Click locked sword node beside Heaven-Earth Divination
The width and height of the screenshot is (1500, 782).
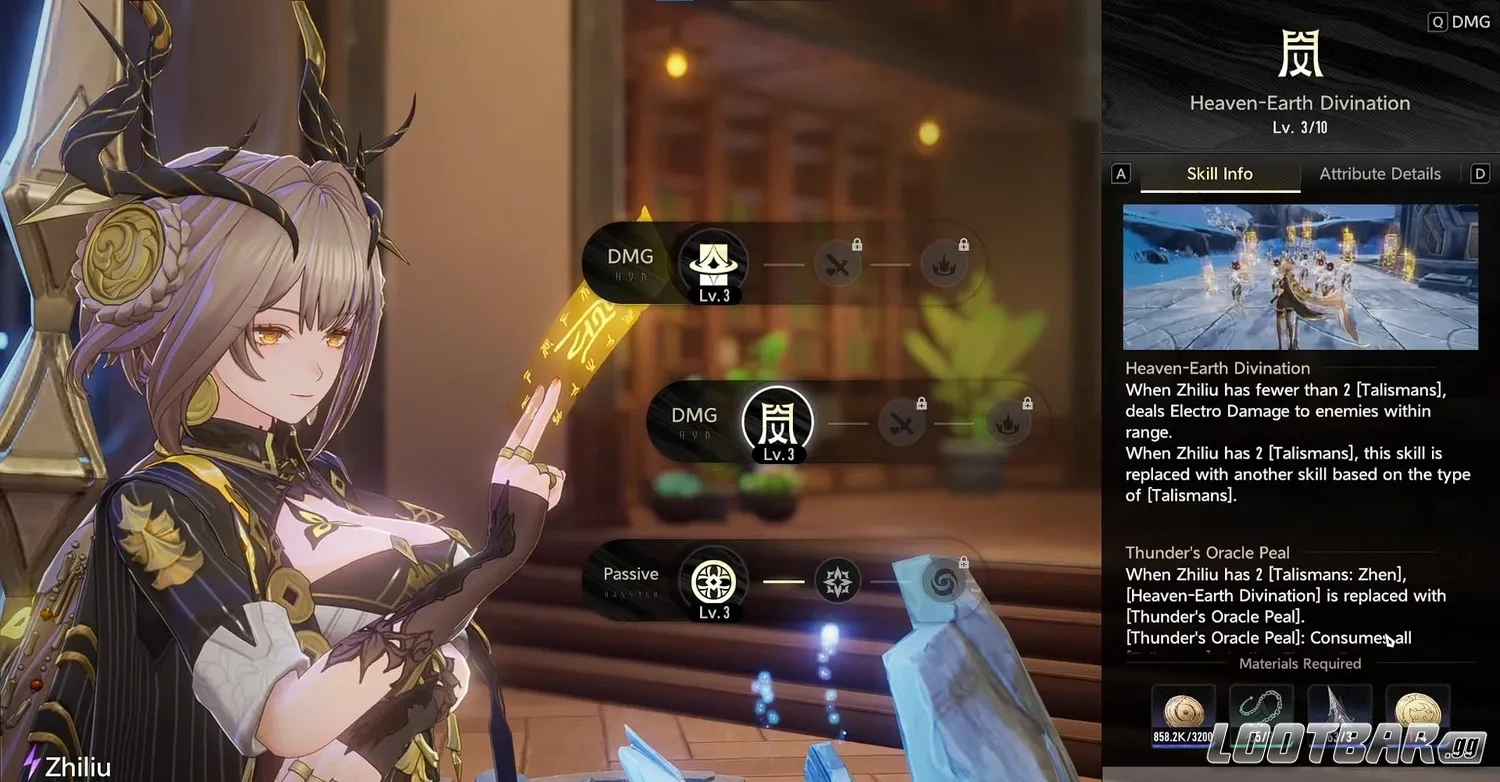tap(901, 424)
